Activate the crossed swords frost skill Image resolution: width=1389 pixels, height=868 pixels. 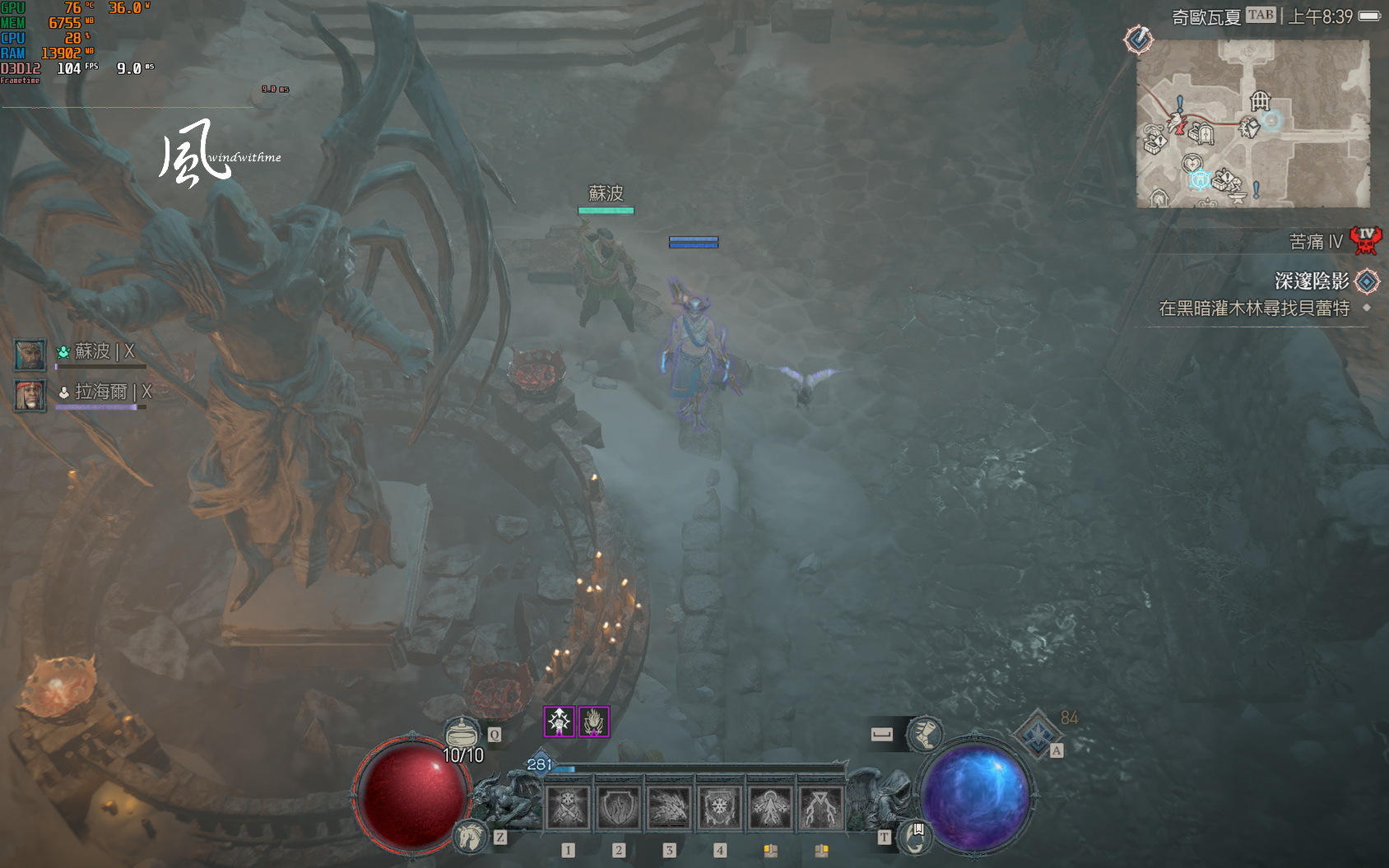[568, 807]
